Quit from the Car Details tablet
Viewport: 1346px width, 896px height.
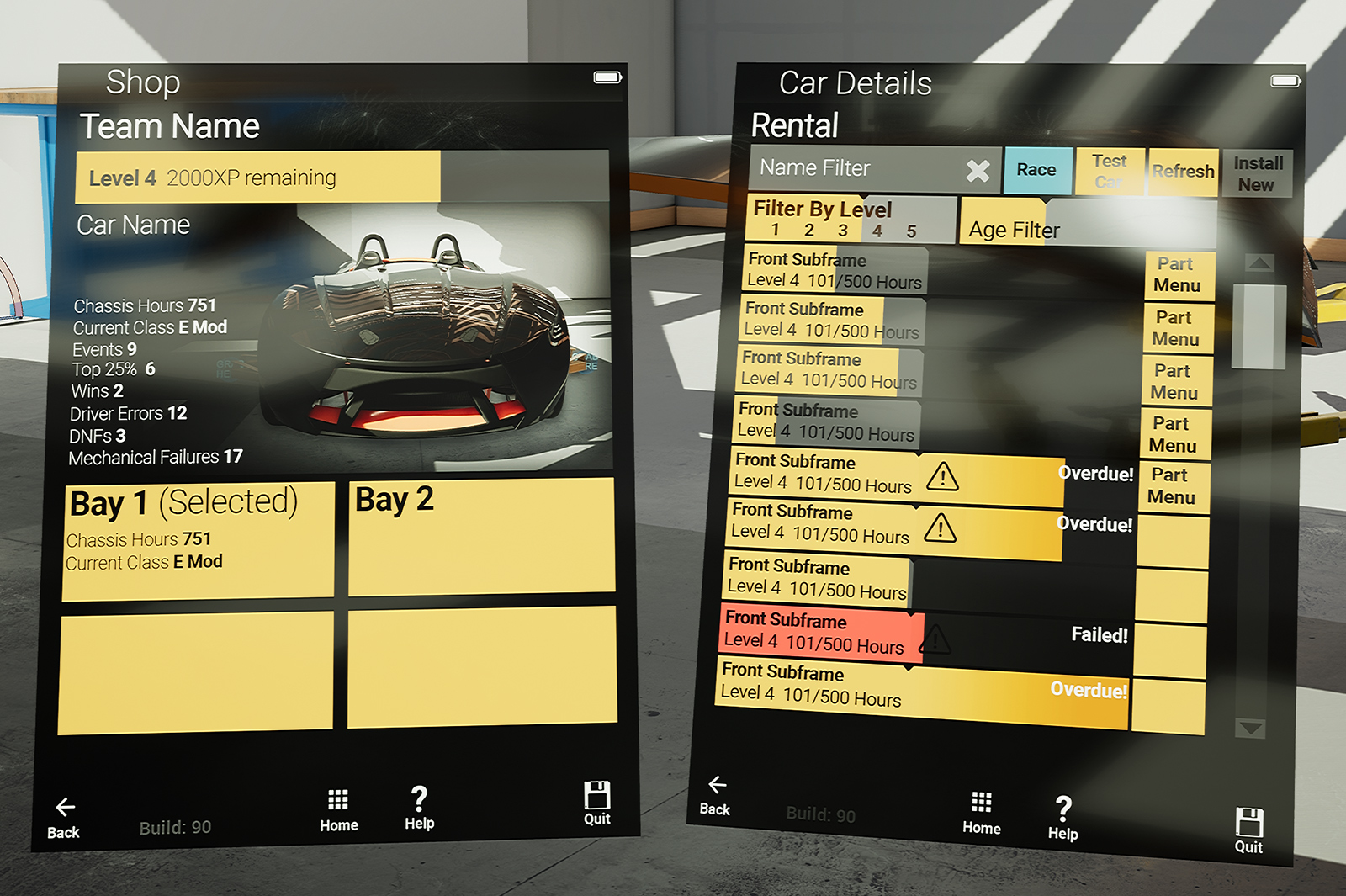(x=1248, y=830)
